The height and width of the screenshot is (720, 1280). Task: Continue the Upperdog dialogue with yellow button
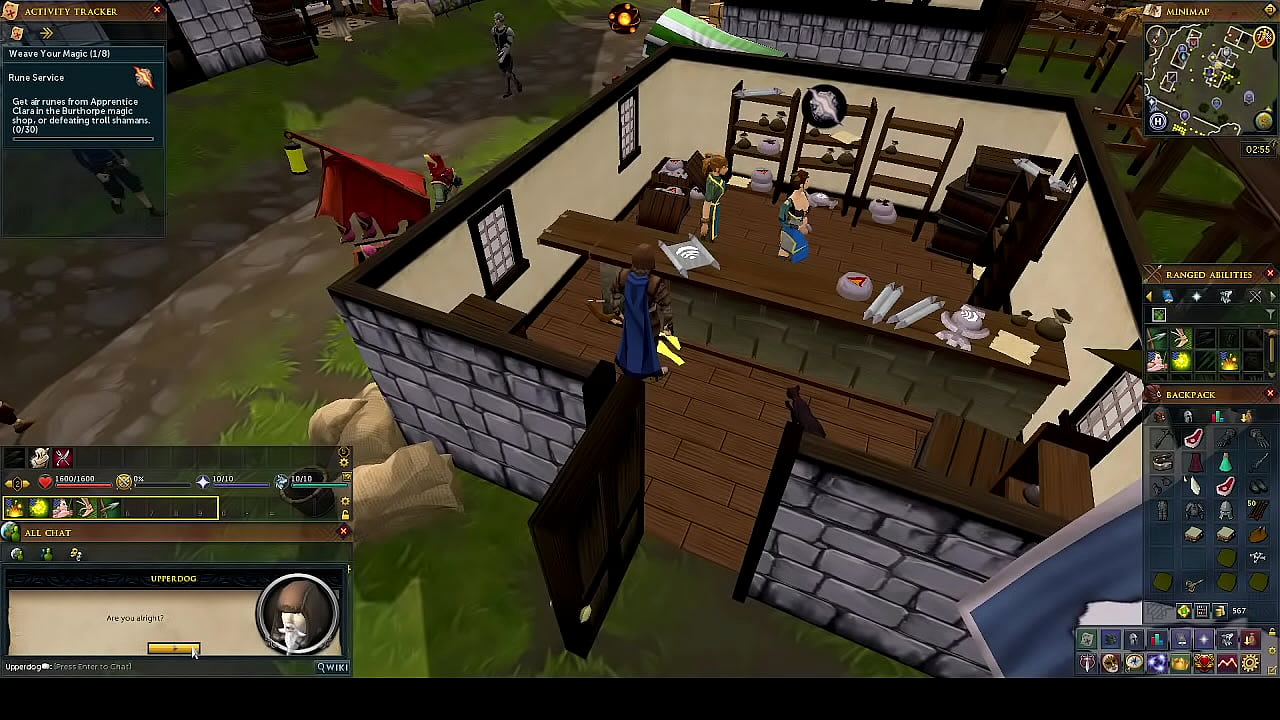[173, 649]
